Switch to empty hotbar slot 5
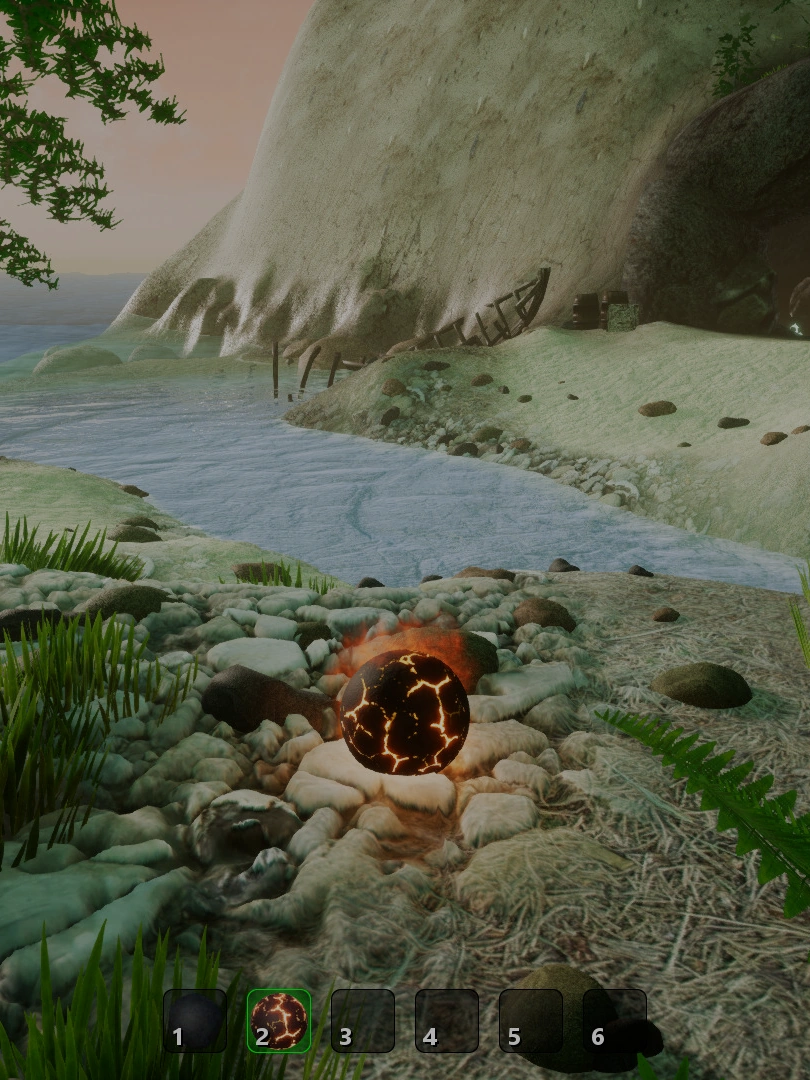 point(531,1021)
